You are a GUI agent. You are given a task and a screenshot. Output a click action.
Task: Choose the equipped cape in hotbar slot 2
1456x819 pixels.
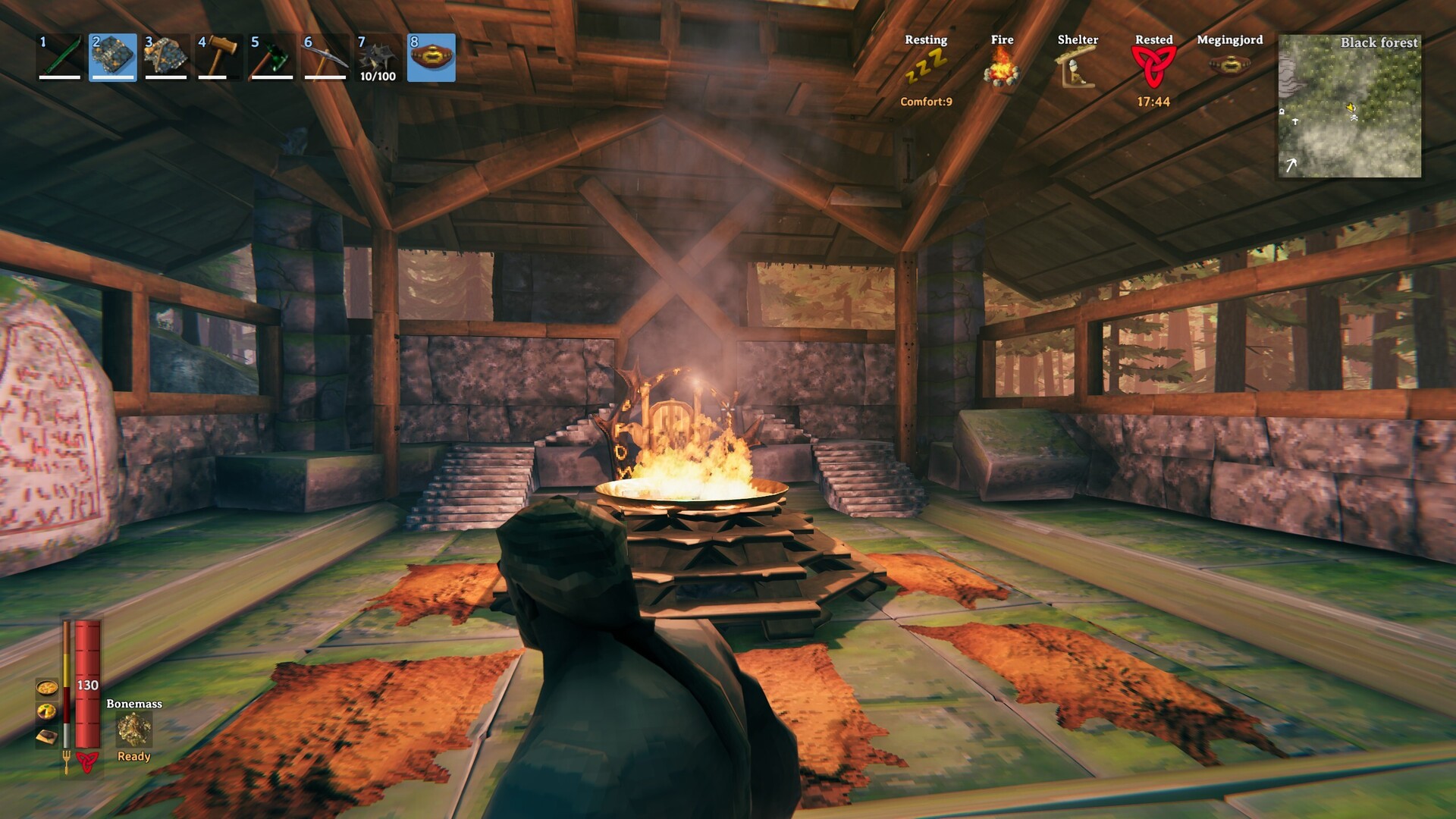coord(113,57)
